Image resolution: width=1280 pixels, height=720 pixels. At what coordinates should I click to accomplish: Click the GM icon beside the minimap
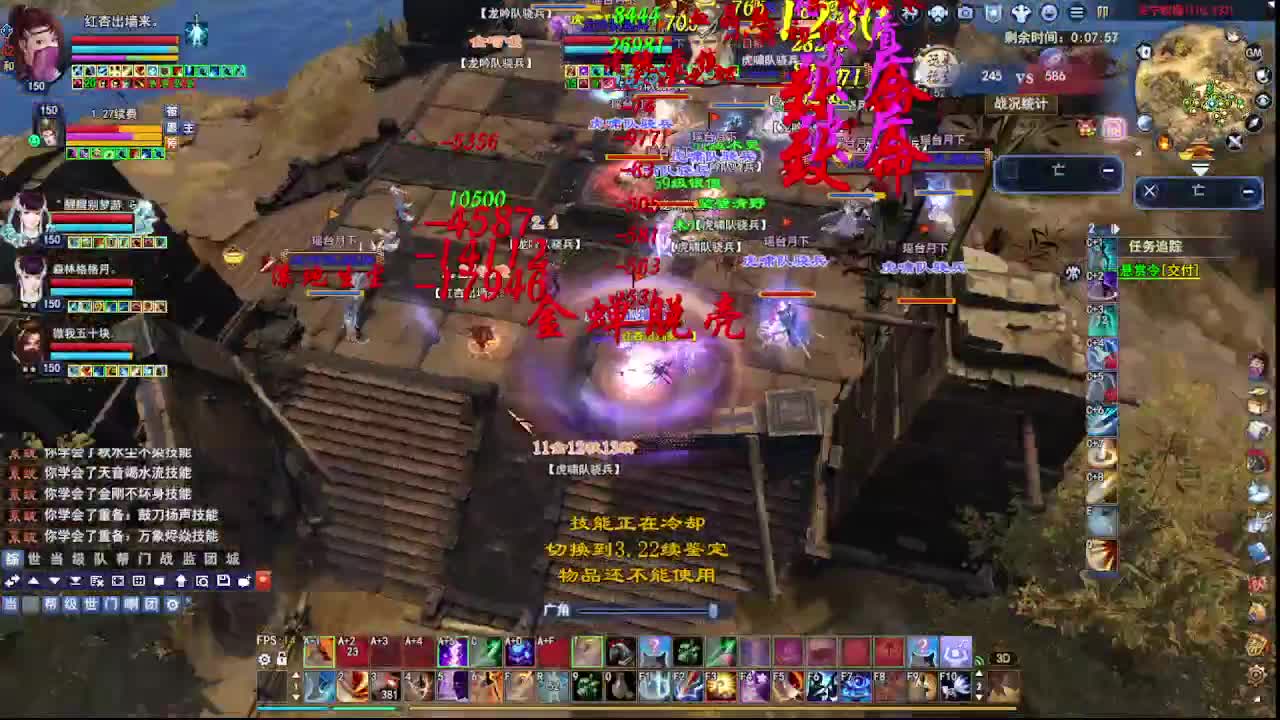1255,53
